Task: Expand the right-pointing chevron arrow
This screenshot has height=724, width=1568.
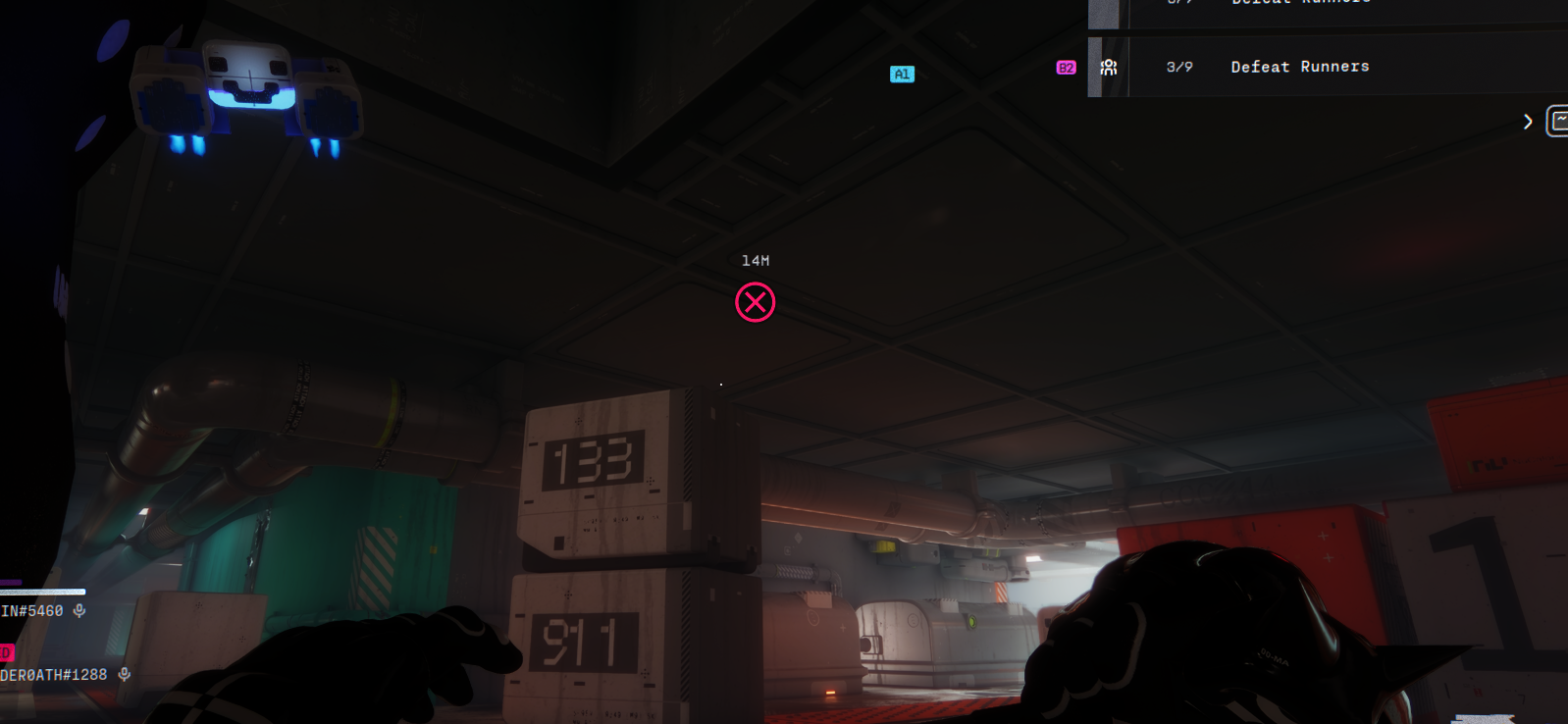Action: [1528, 122]
